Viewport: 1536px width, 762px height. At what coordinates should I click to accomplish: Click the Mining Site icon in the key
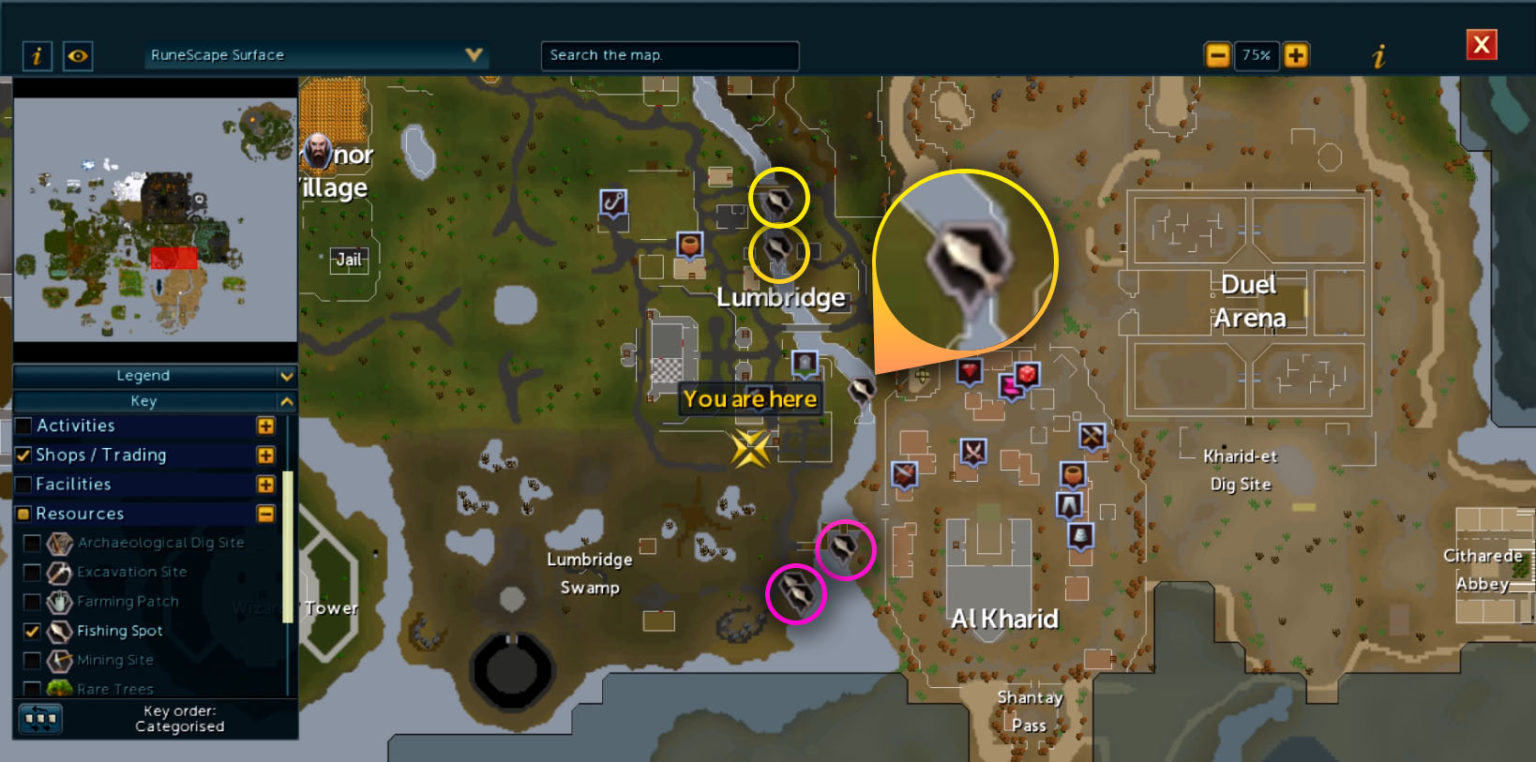(59, 660)
